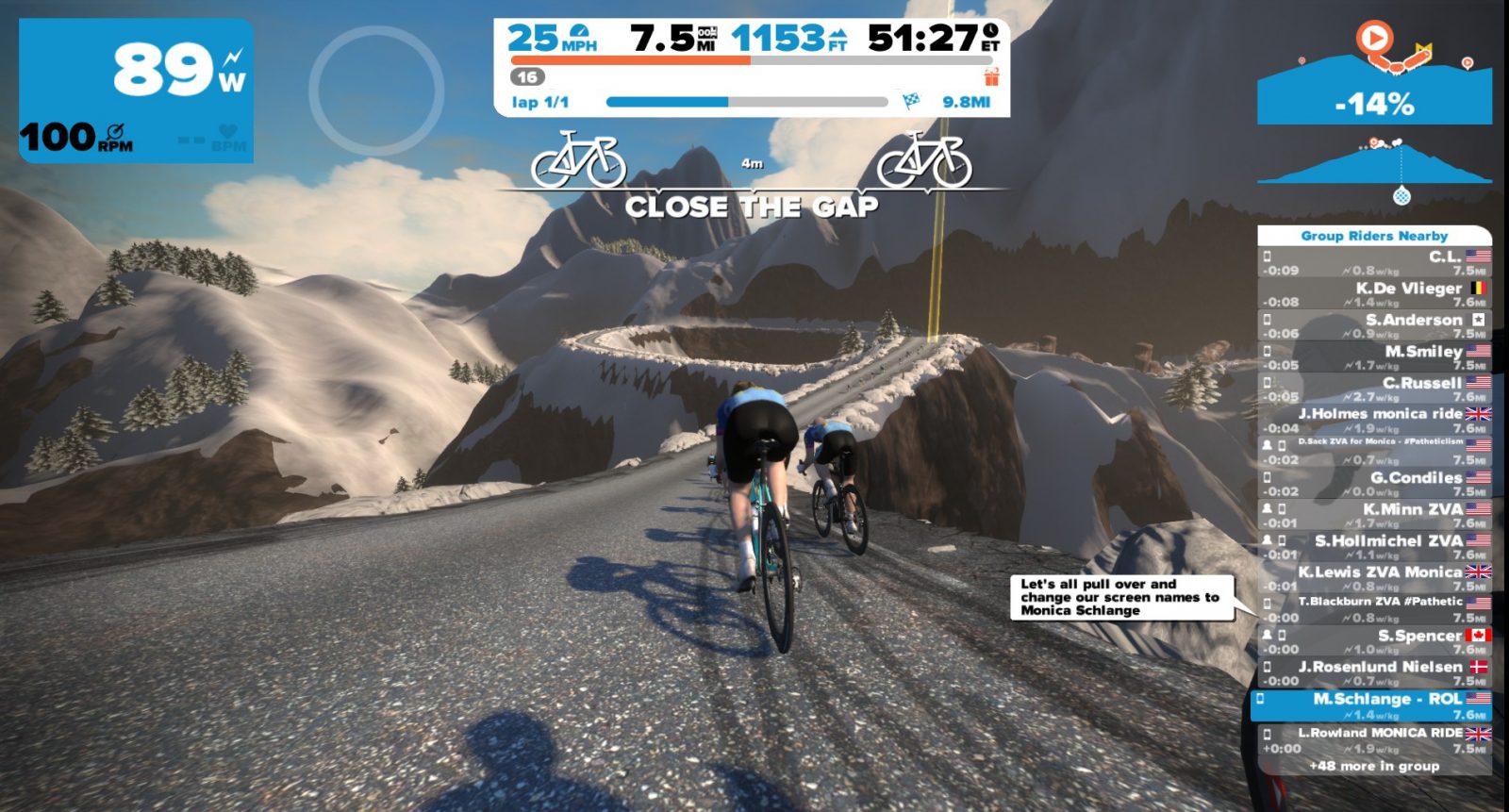Open the 89 watt power panel
This screenshot has height=812, width=1509.
pos(137,91)
